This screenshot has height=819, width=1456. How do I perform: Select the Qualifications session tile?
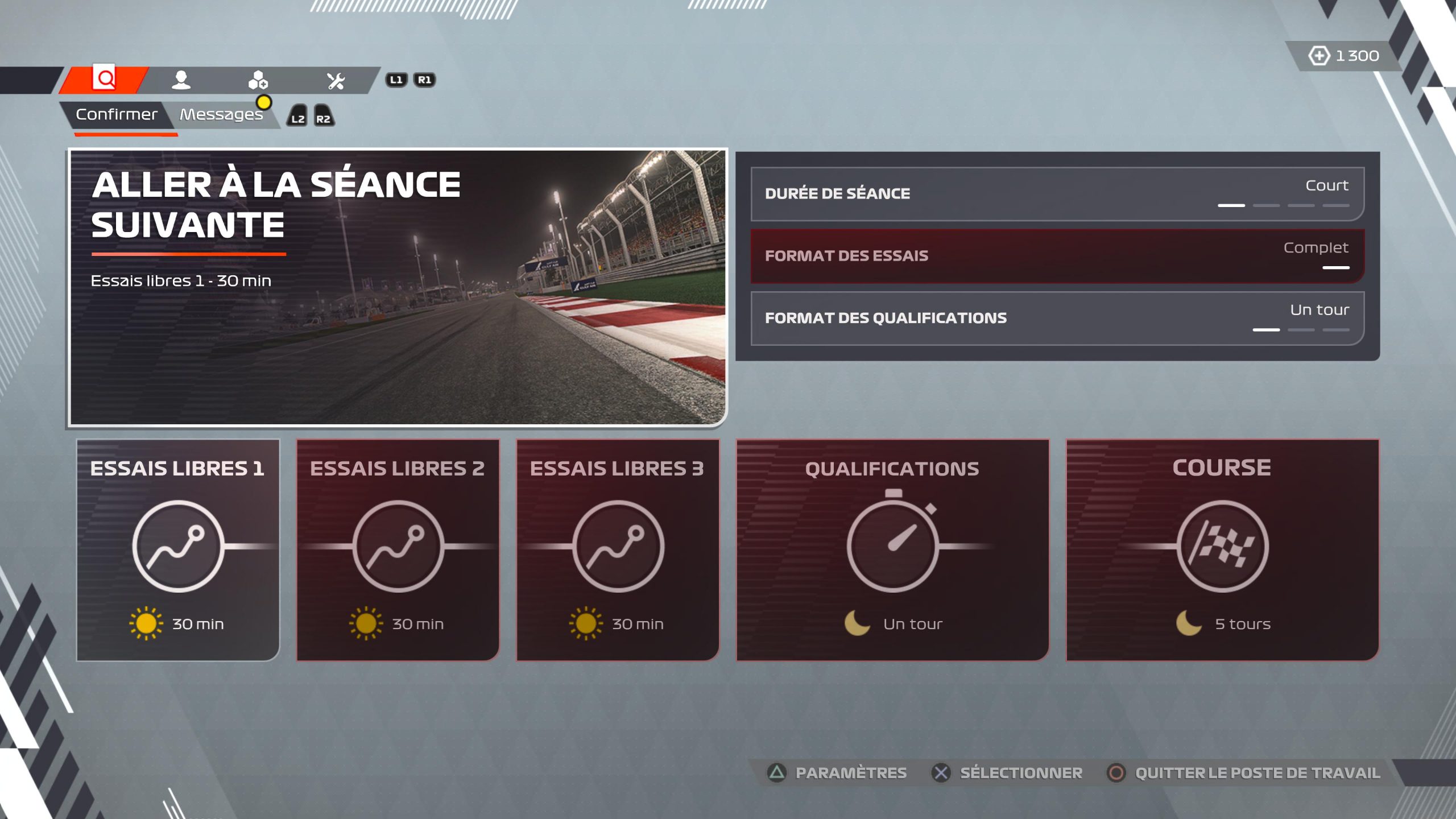(x=892, y=549)
